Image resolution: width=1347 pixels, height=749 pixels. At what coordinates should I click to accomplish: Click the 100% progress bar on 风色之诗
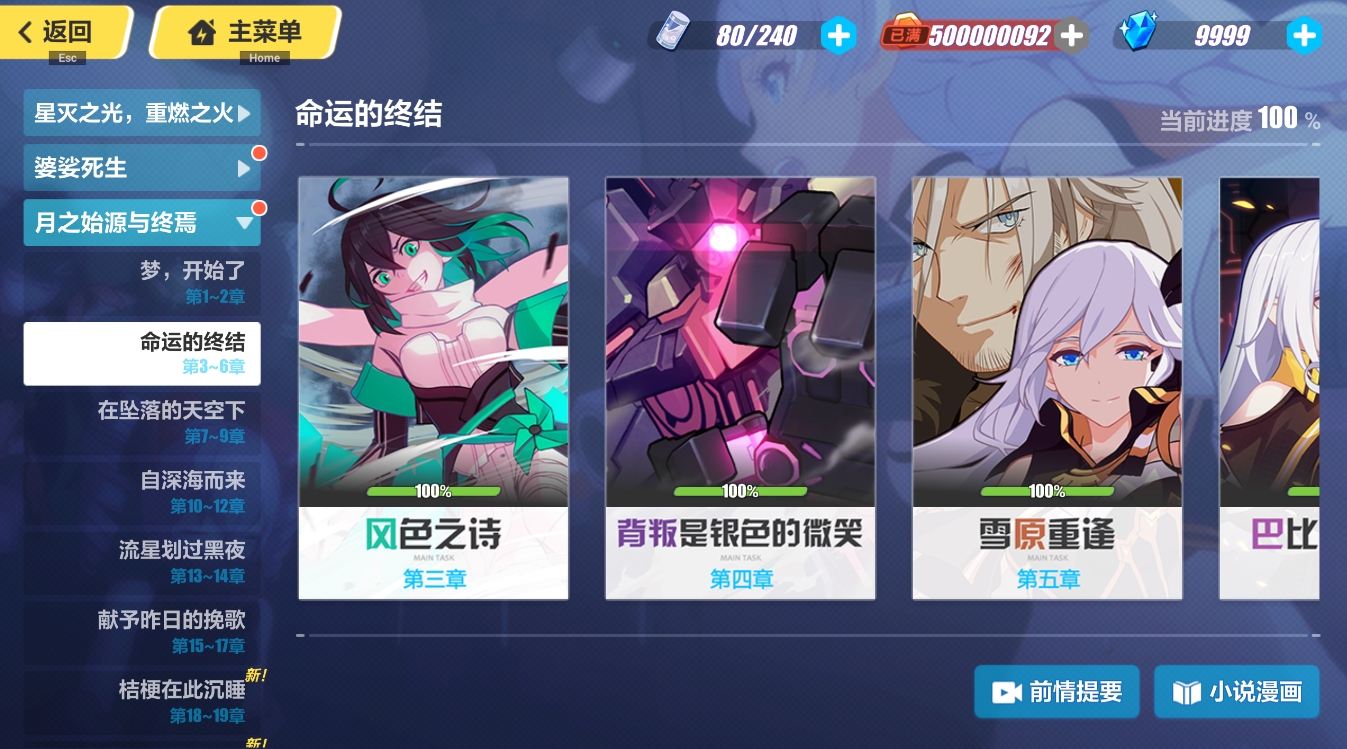tap(433, 491)
